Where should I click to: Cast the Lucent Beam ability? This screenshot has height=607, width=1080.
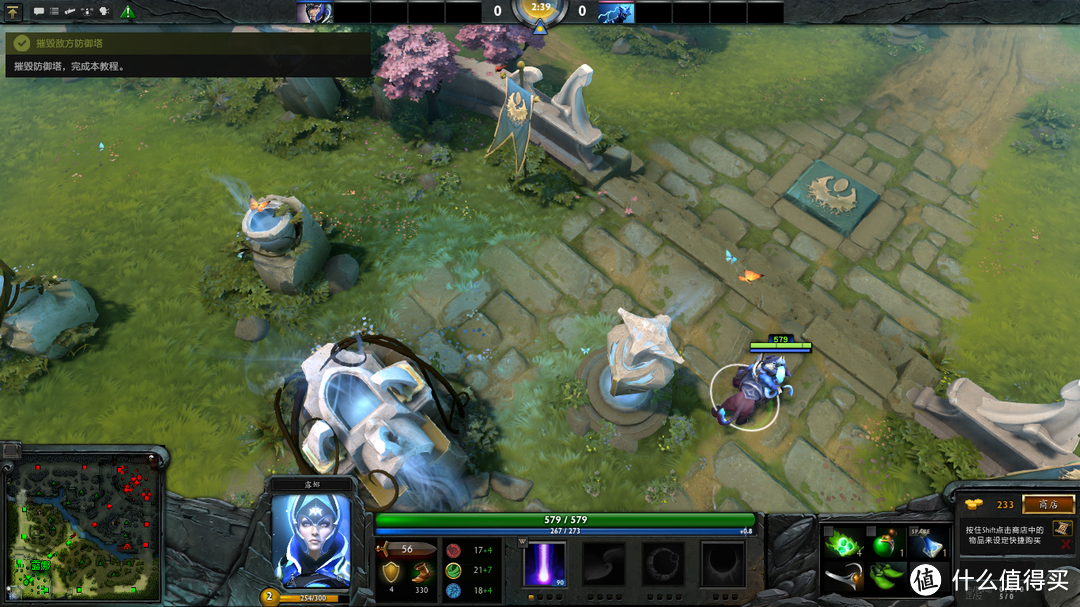click(545, 563)
